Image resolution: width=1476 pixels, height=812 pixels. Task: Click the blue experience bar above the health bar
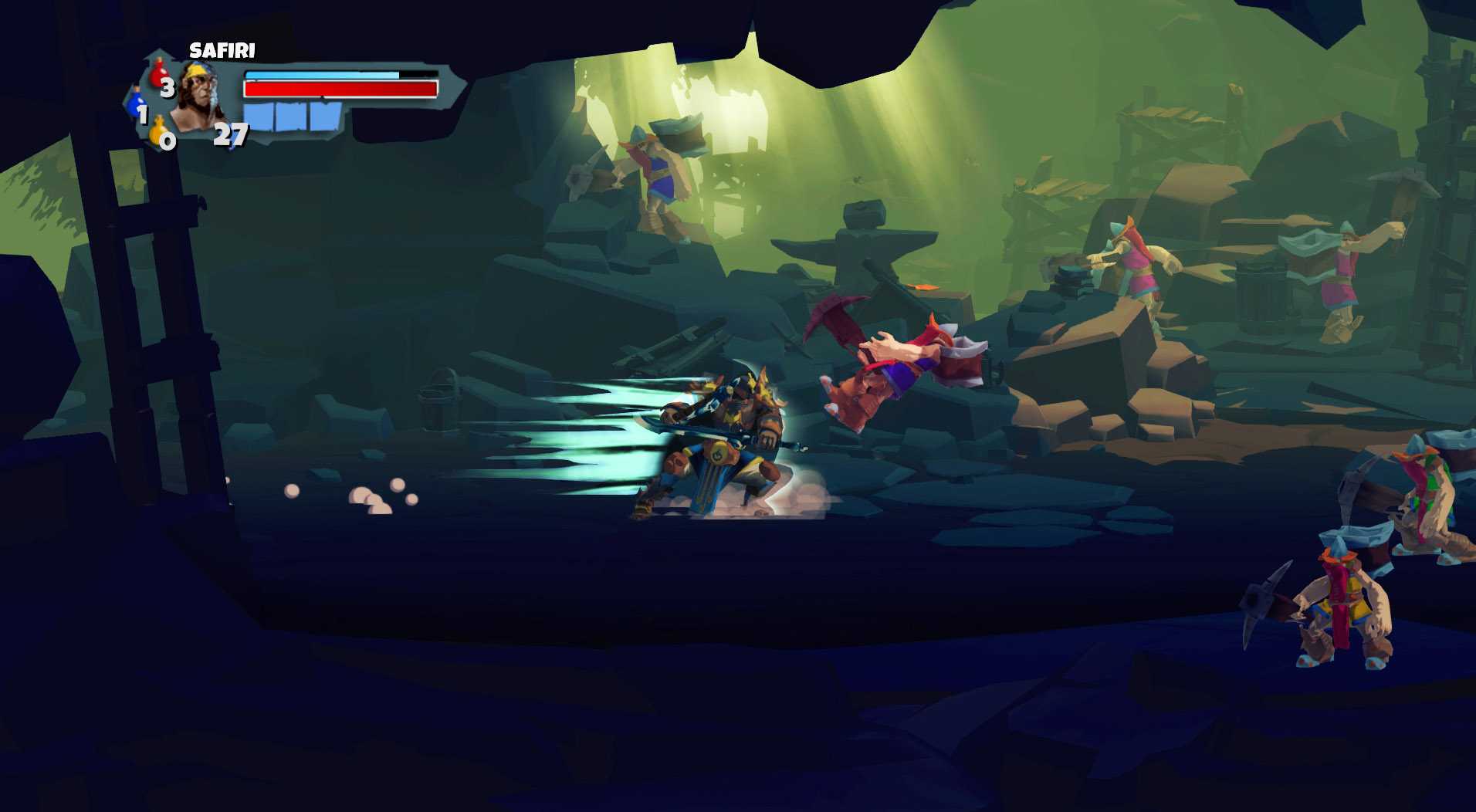(324, 74)
